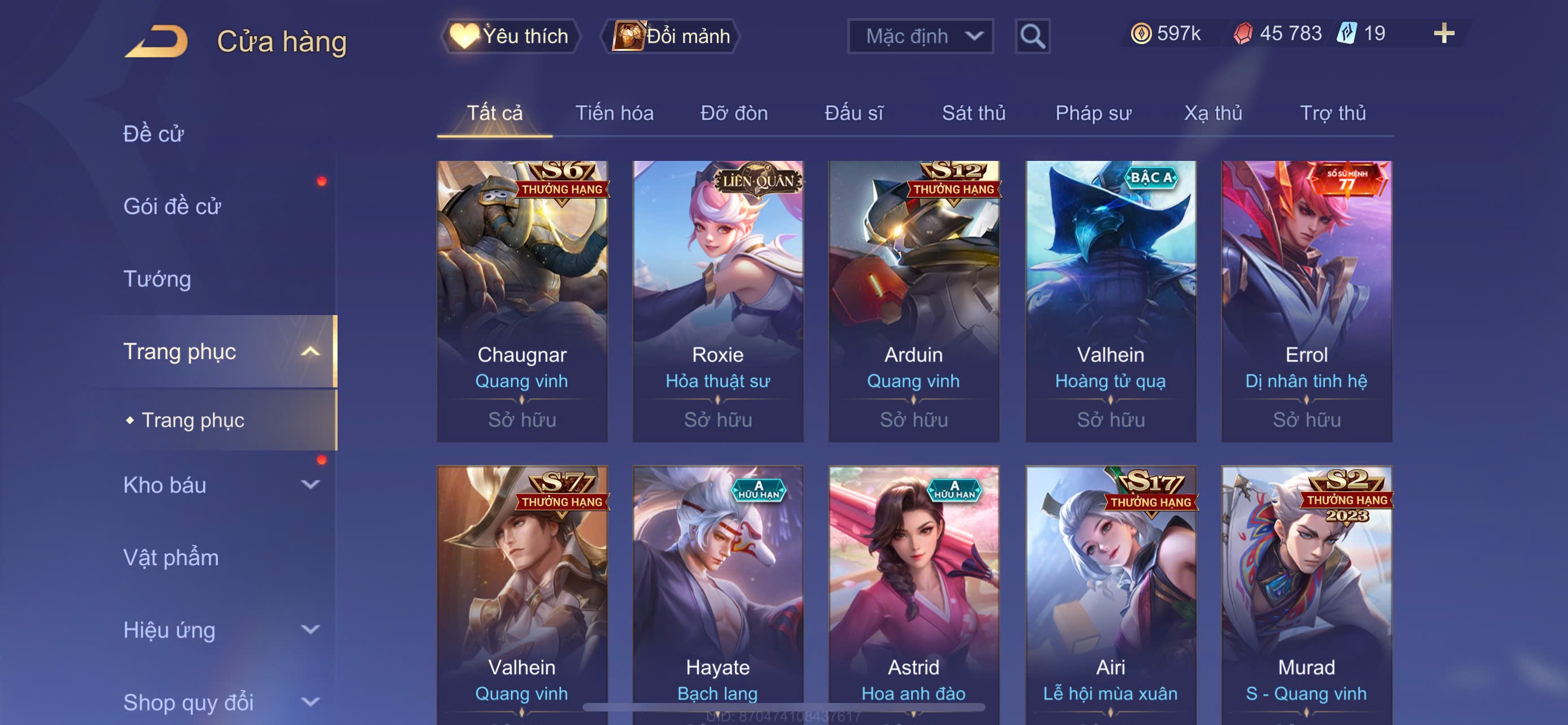Open the Mặc định sort dropdown
The height and width of the screenshot is (725, 1568).
click(919, 37)
